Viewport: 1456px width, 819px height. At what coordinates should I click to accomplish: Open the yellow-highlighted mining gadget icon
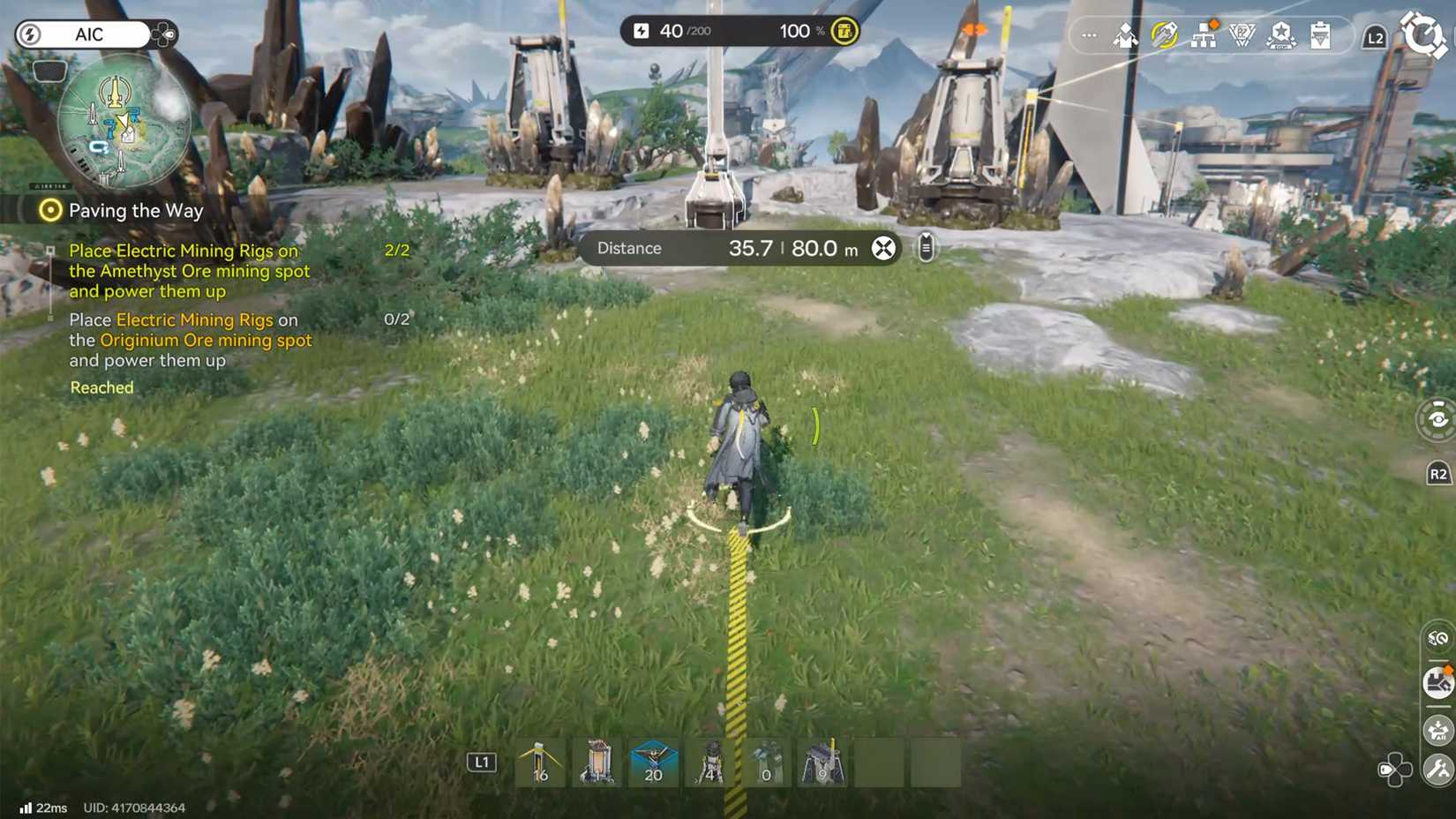click(1166, 35)
